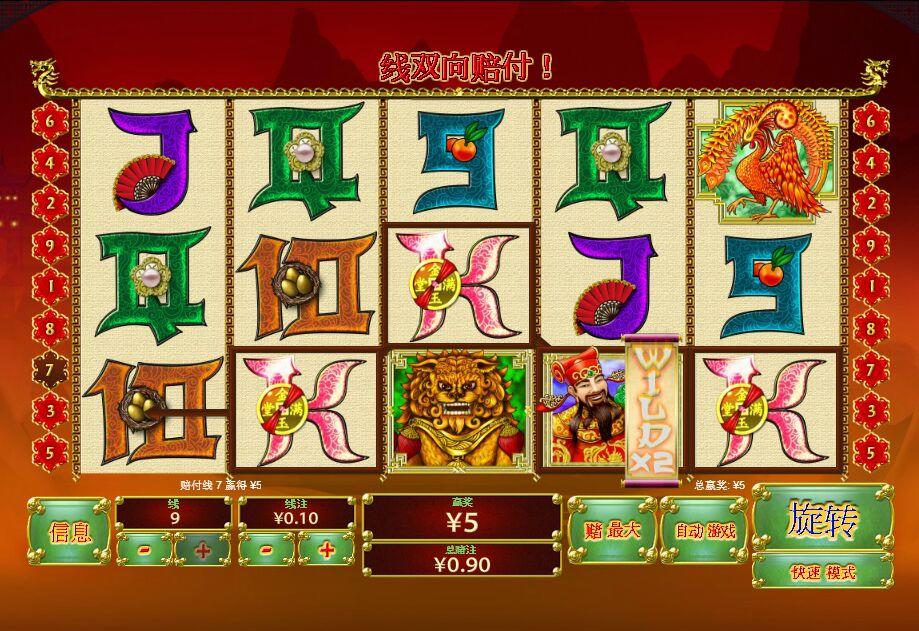
Task: Open the 信息 info panel
Action: 69,531
